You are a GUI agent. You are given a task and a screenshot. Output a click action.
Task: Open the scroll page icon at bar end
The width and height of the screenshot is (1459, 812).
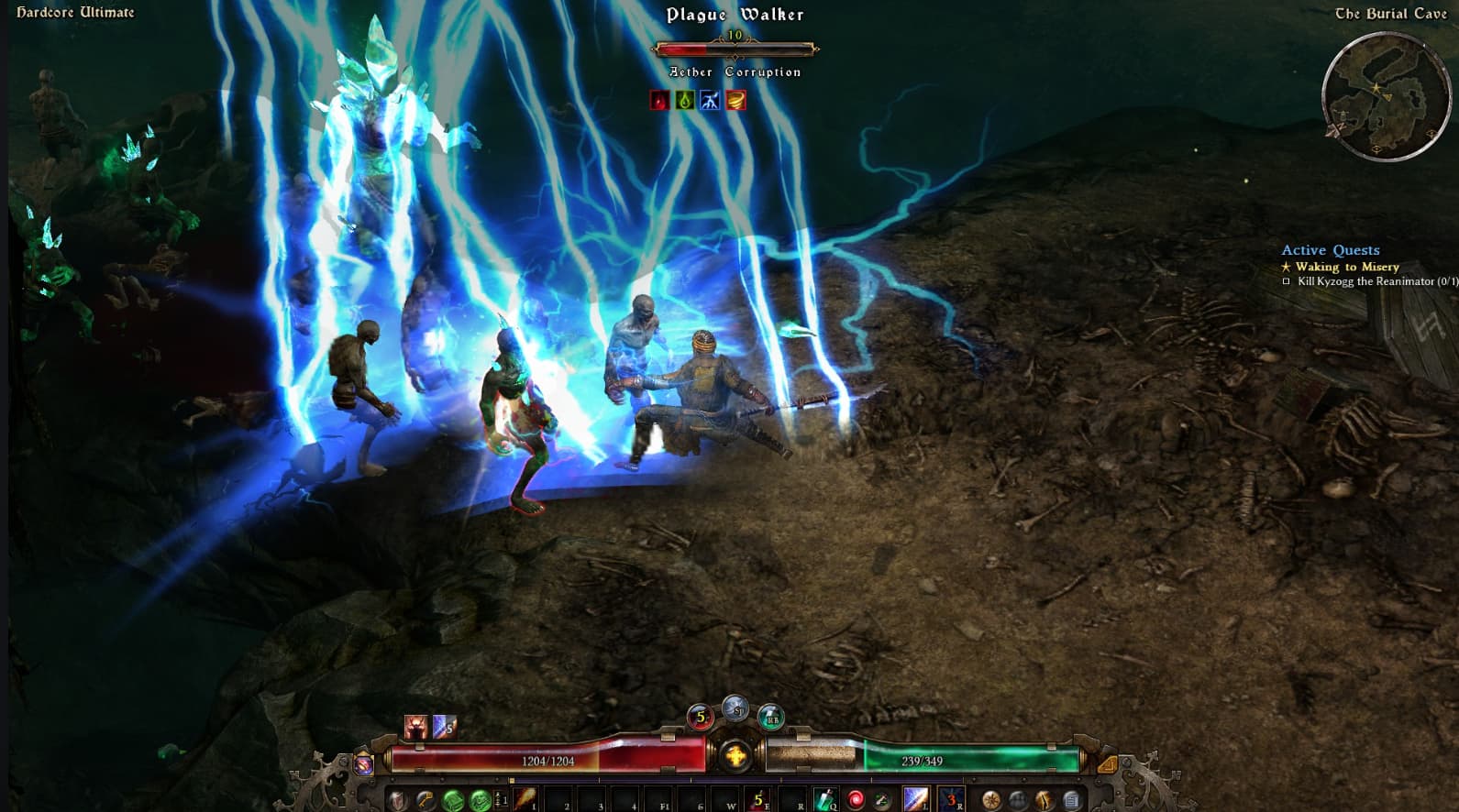pyautogui.click(x=1070, y=800)
